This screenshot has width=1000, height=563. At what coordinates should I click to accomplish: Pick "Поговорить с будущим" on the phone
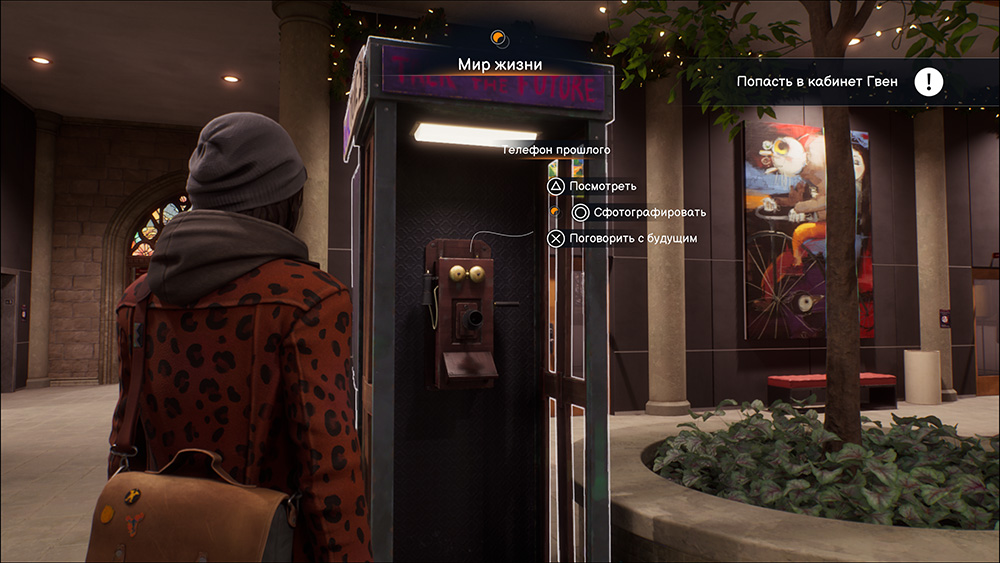click(632, 238)
